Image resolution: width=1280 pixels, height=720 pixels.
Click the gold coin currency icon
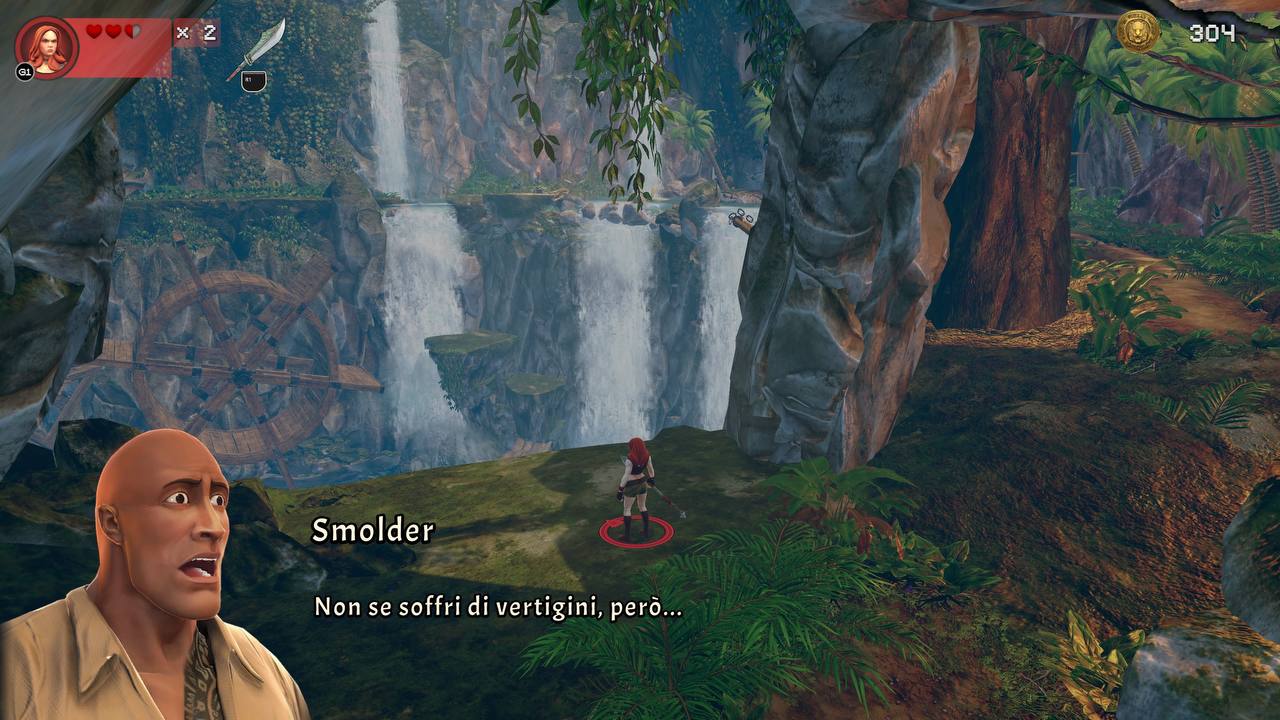click(x=1138, y=32)
